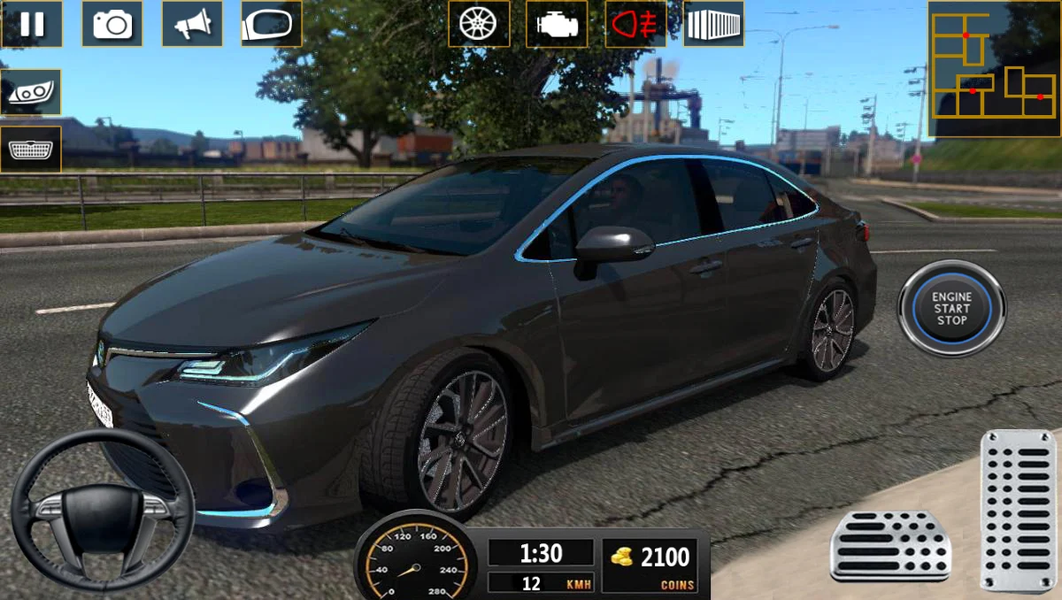This screenshot has width=1062, height=600.
Task: Click the wheel rim icon
Action: [x=479, y=24]
